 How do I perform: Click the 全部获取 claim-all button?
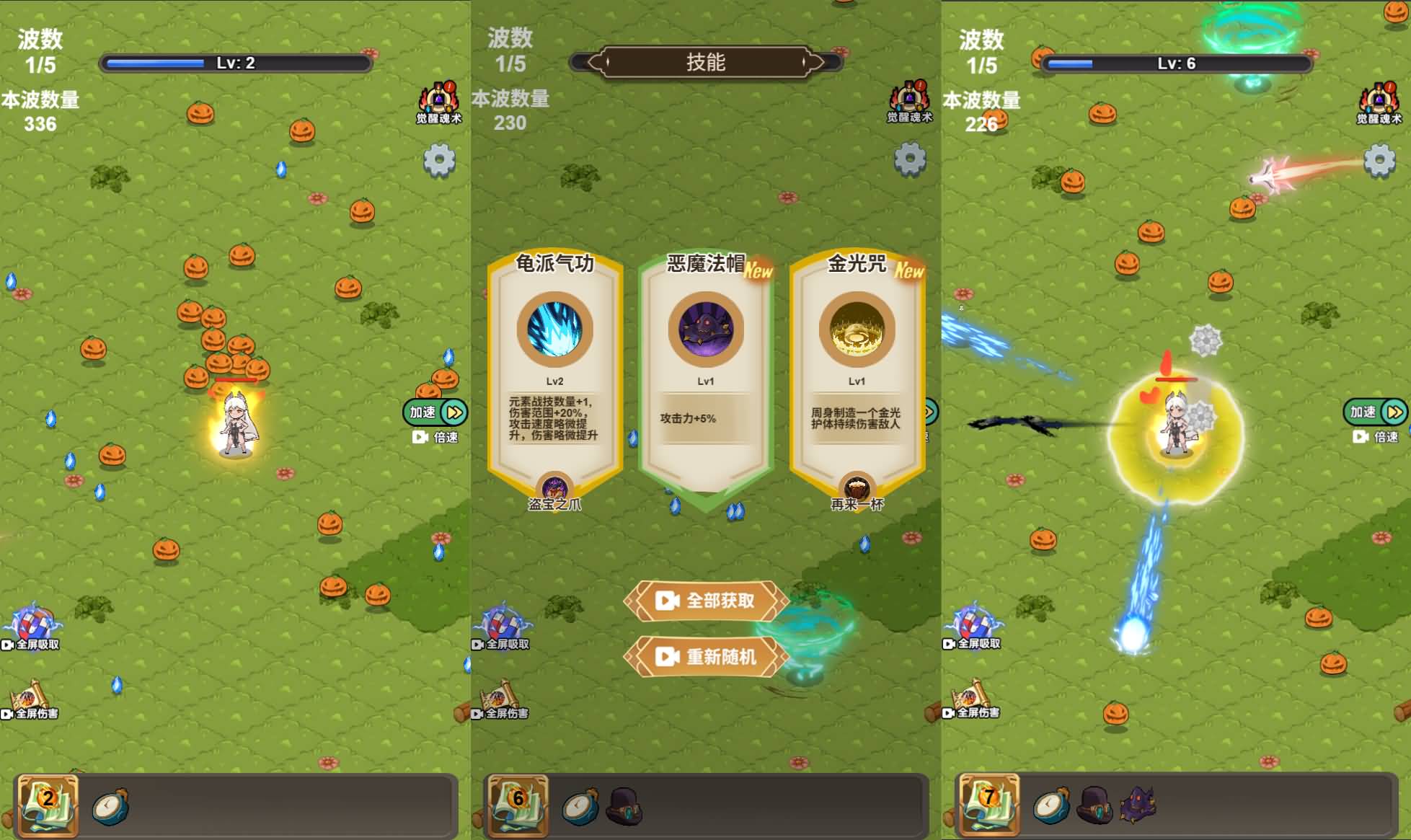[x=704, y=601]
